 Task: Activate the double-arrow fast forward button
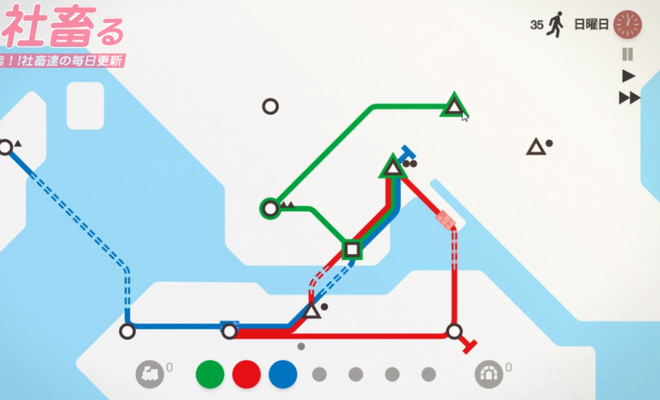point(629,97)
